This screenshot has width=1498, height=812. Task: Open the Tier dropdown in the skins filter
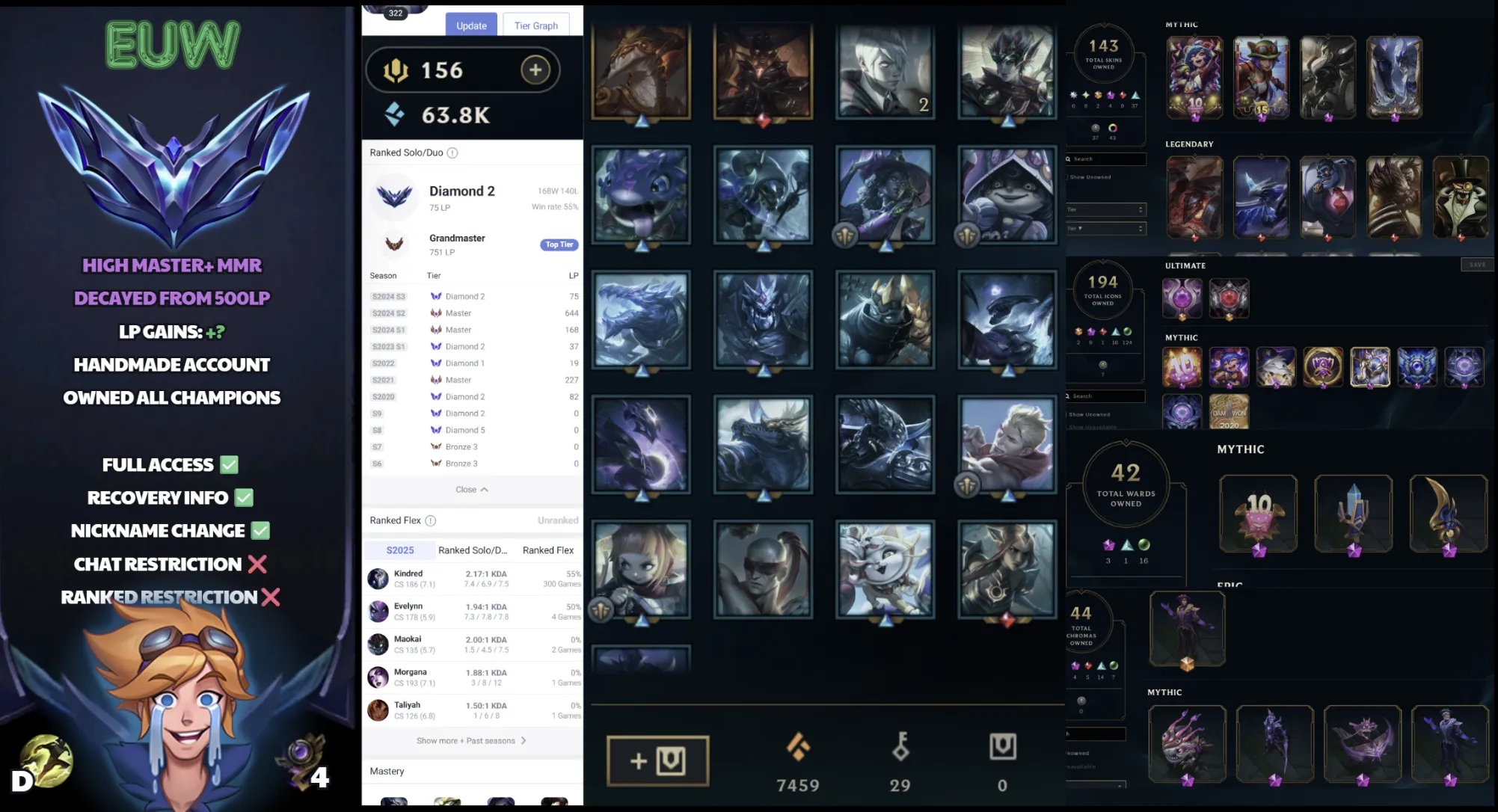tap(1105, 209)
